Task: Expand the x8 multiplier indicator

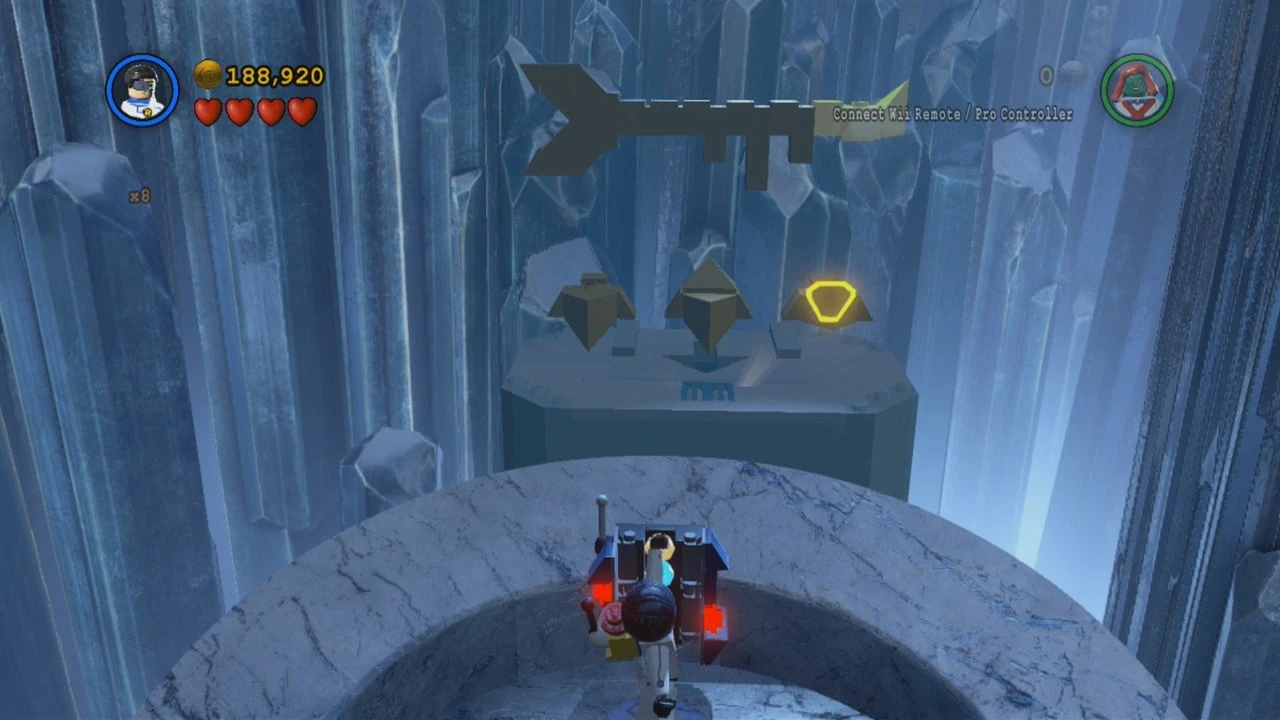Action: (x=140, y=196)
